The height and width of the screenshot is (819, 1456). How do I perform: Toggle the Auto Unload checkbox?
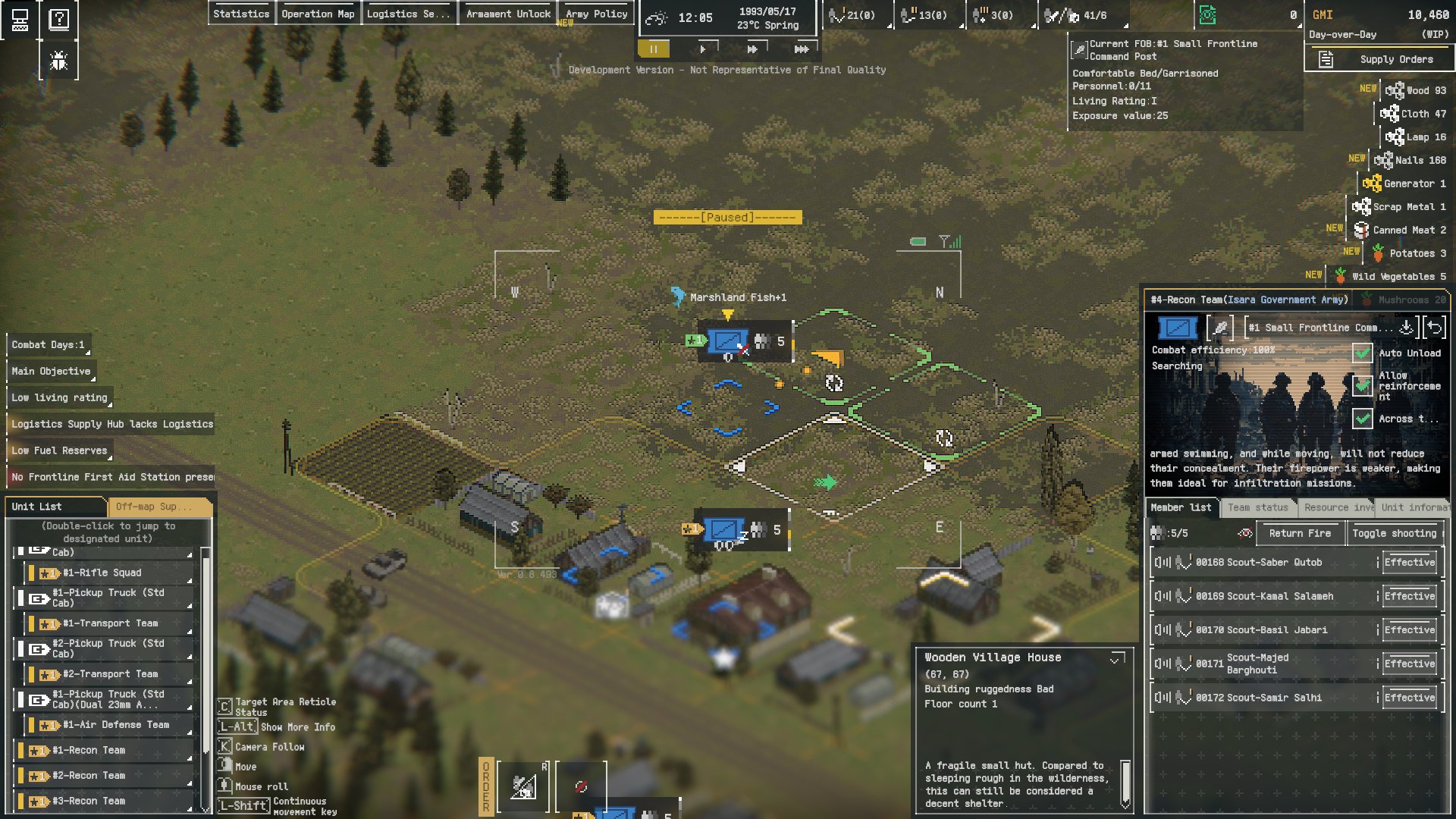point(1362,353)
